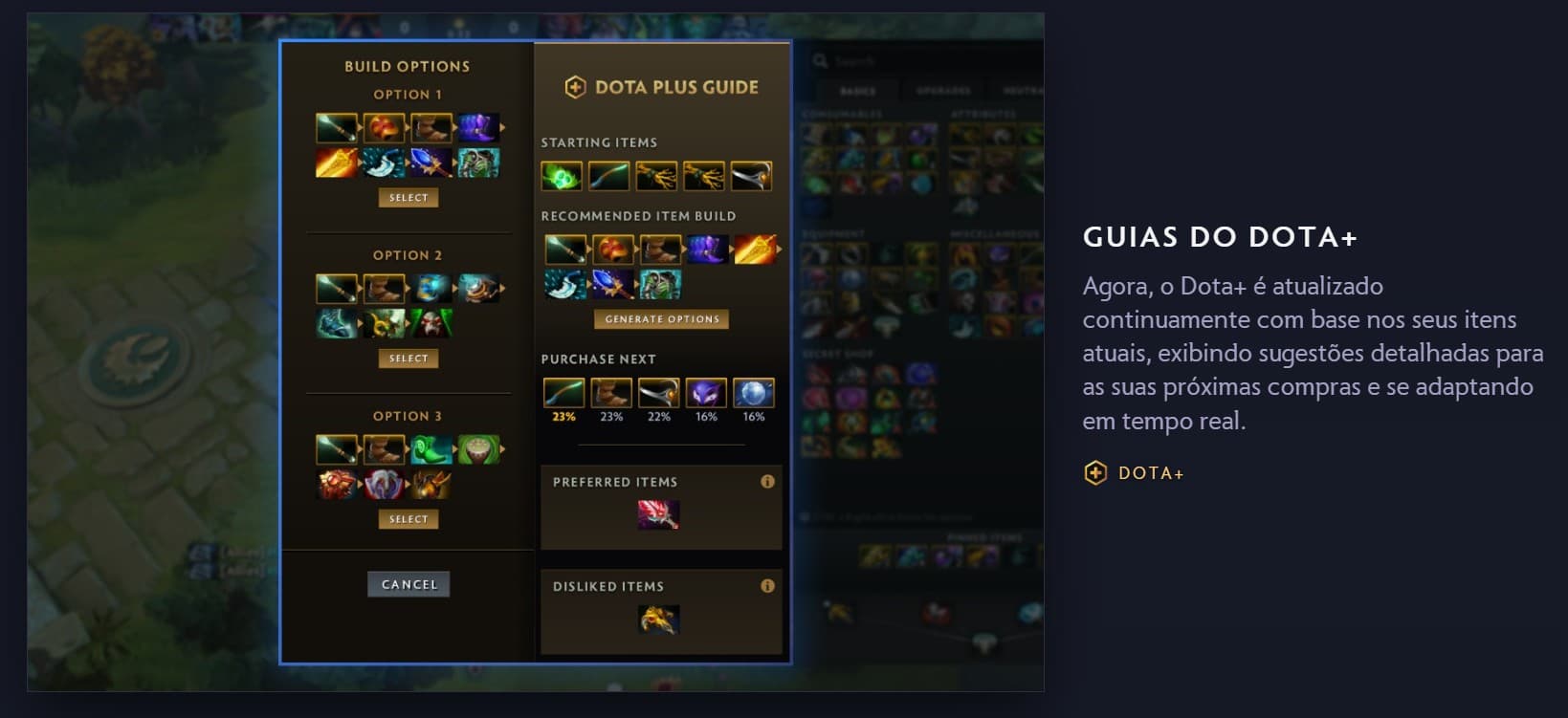This screenshot has width=1568, height=718.
Task: Click the info icon beside Disliked Items
Action: [766, 586]
